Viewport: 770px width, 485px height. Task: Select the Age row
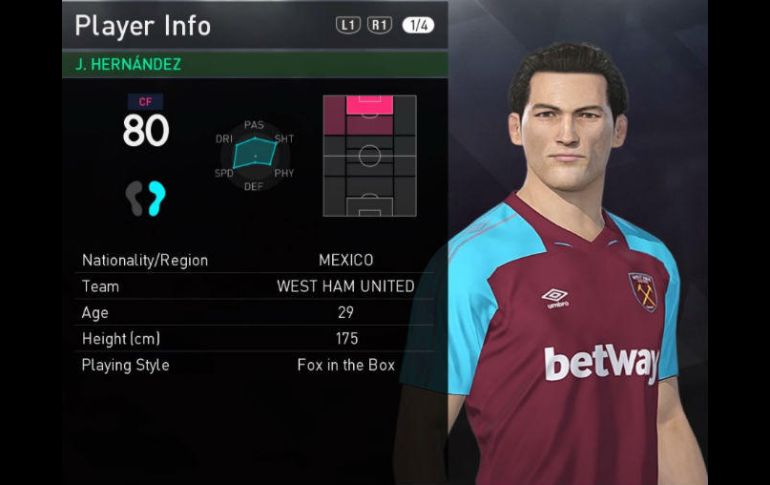[x=255, y=313]
